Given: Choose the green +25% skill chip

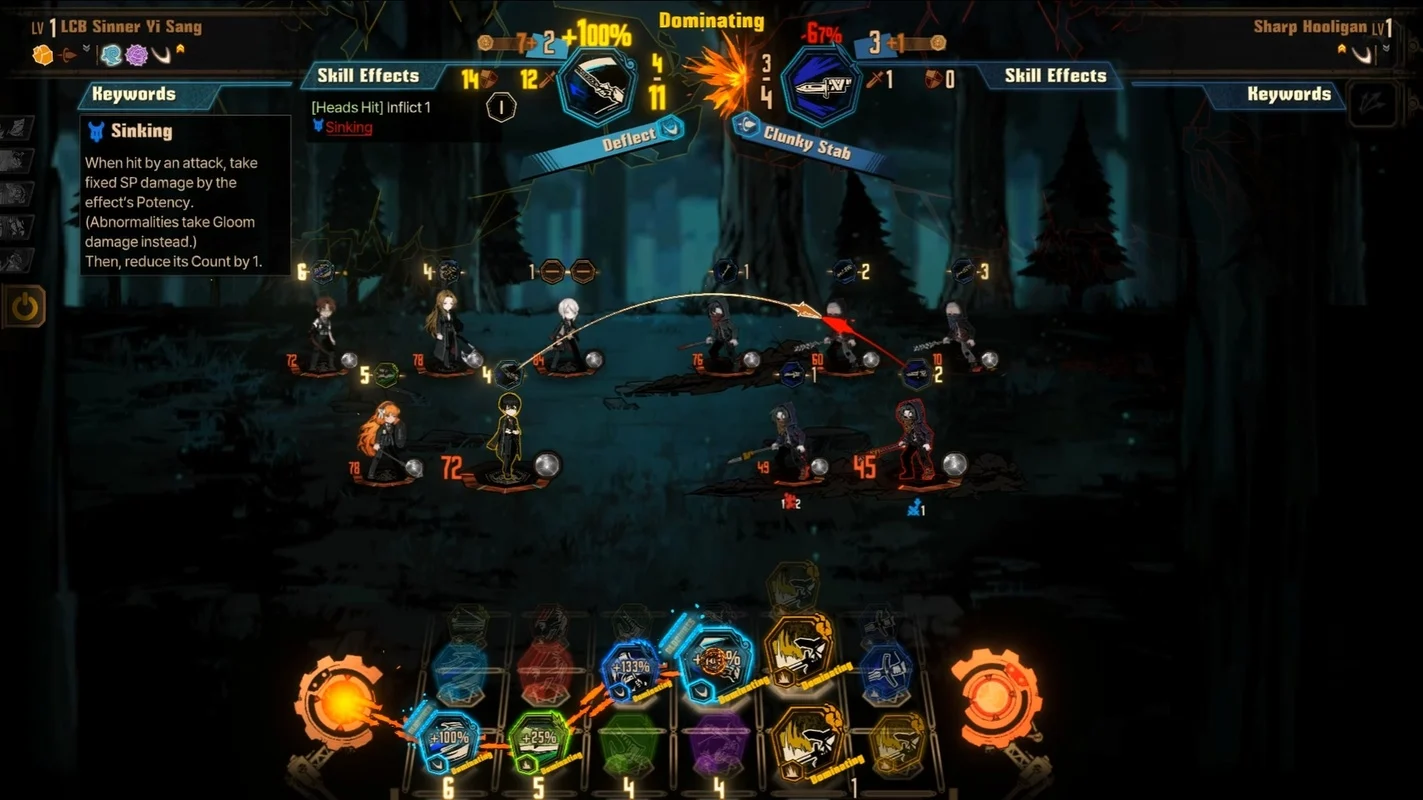Looking at the screenshot, I should coord(538,741).
